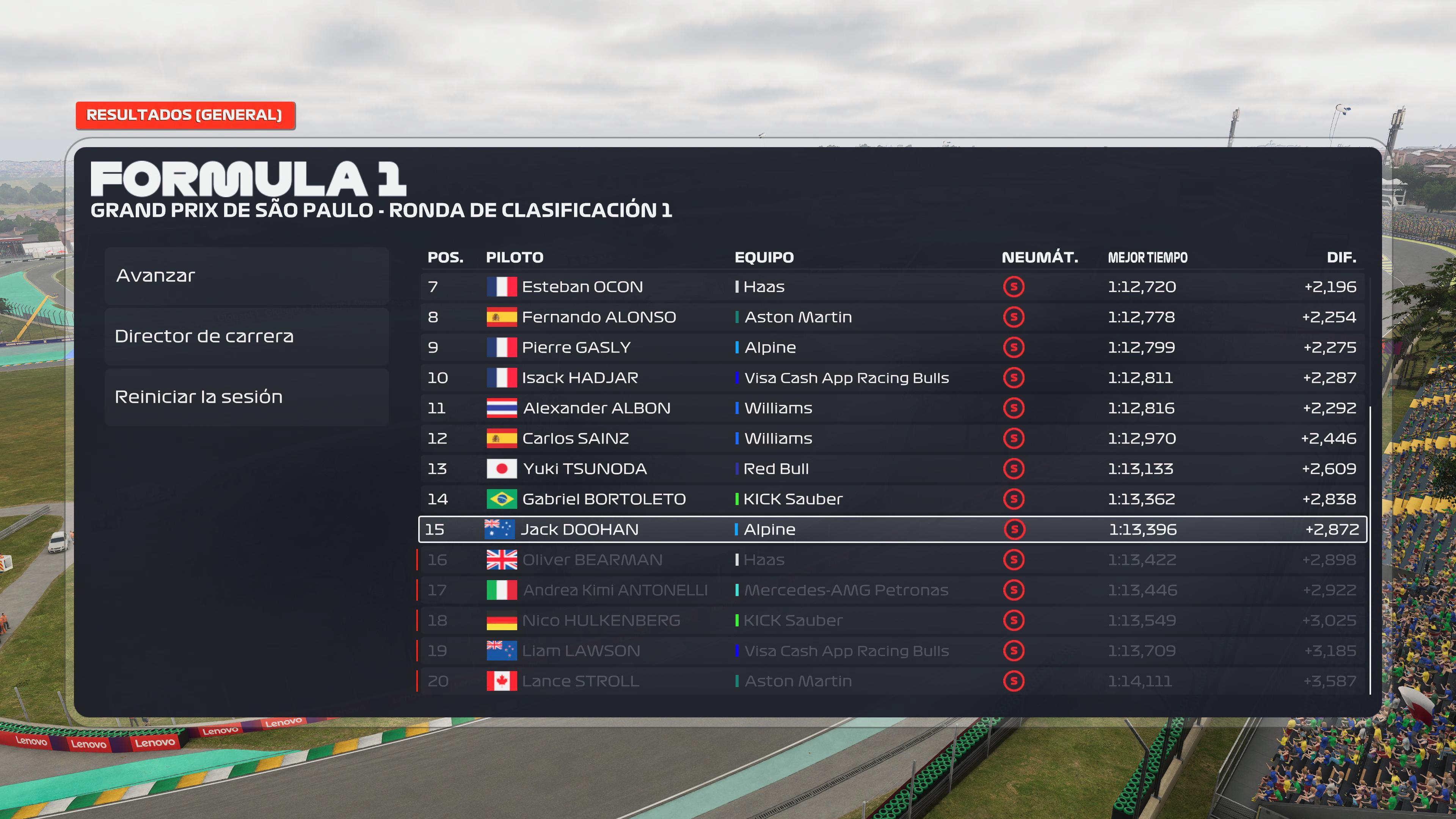This screenshot has width=1456, height=819.
Task: Choose Andrea Kimi ANTONELLI's row
Action: pos(892,590)
